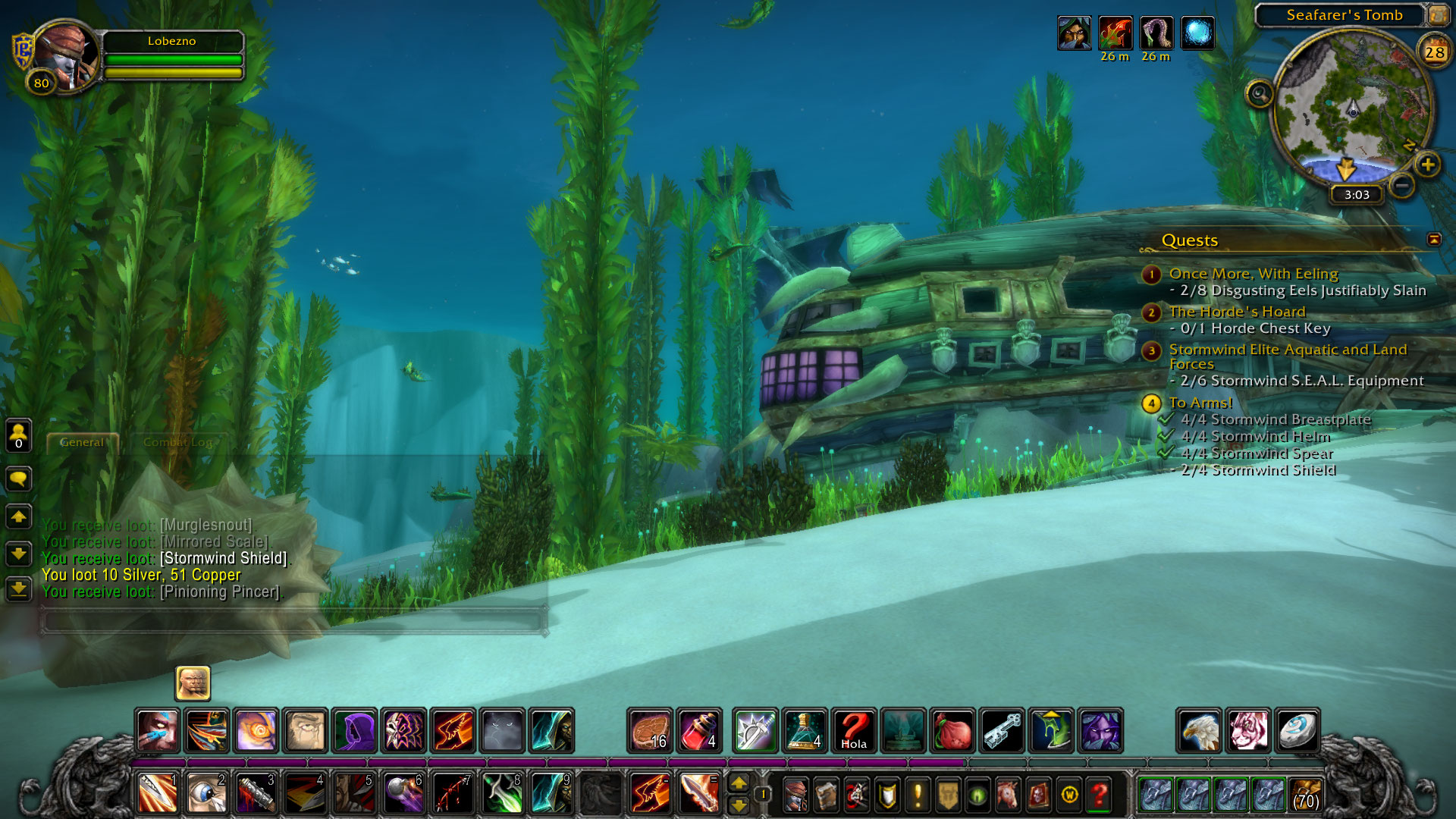Open the General chat tab
1456x819 pixels.
click(82, 442)
